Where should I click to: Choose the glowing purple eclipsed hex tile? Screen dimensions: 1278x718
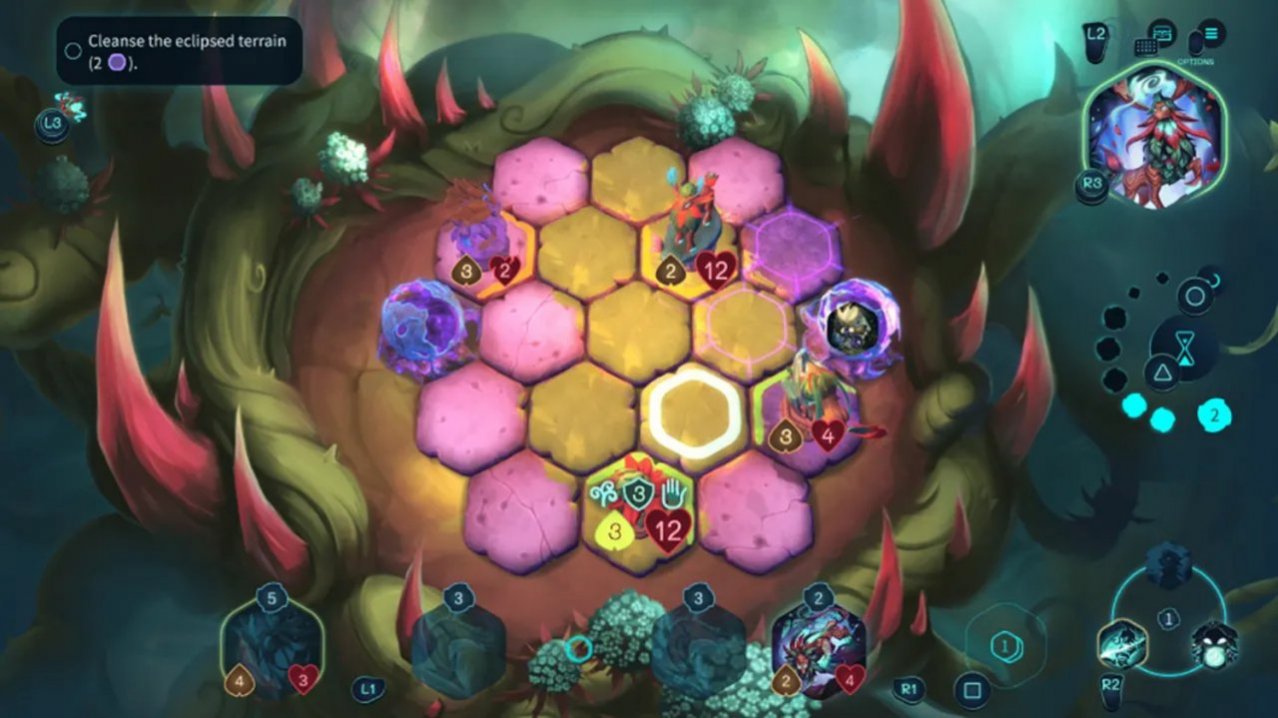click(795, 250)
